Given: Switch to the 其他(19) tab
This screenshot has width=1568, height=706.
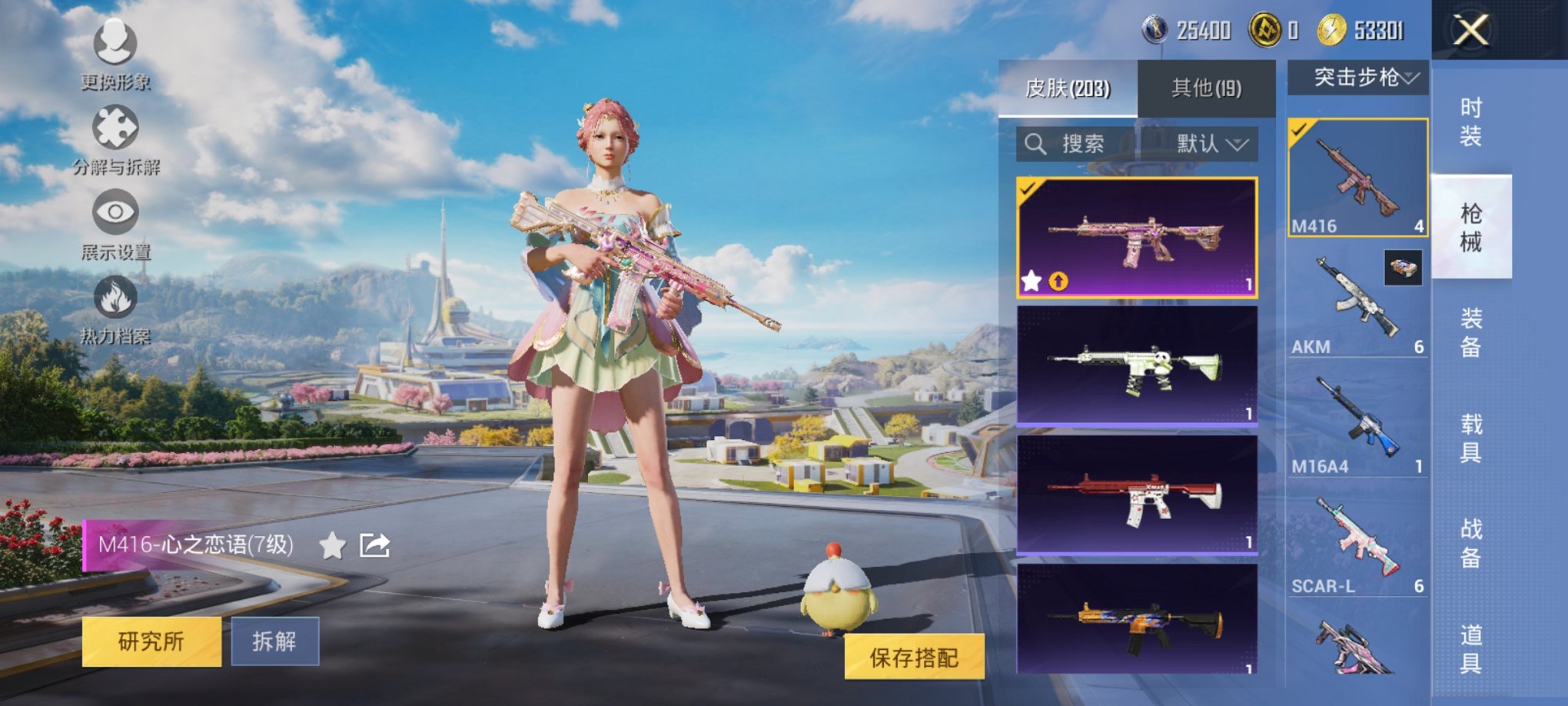Looking at the screenshot, I should click(x=1207, y=87).
